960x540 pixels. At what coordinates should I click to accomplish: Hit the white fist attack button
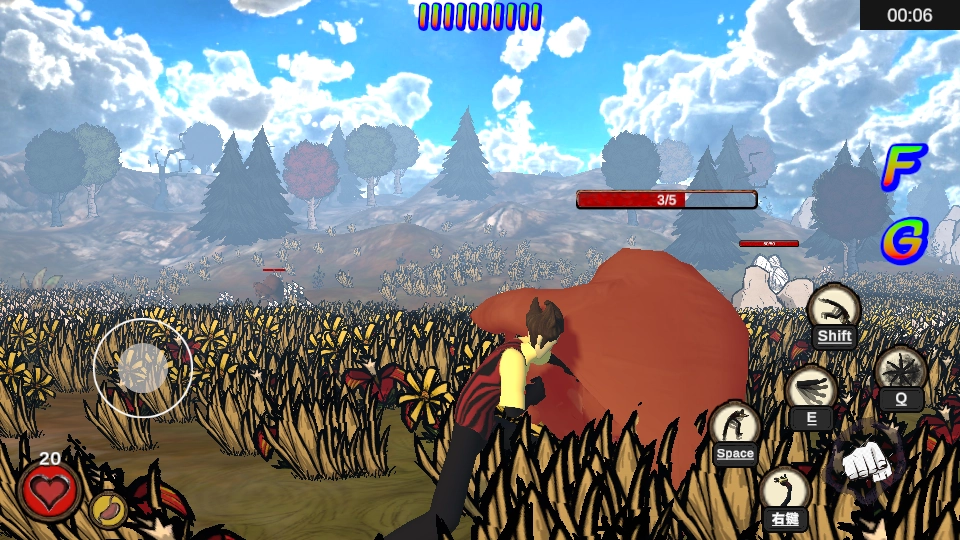pyautogui.click(x=860, y=461)
